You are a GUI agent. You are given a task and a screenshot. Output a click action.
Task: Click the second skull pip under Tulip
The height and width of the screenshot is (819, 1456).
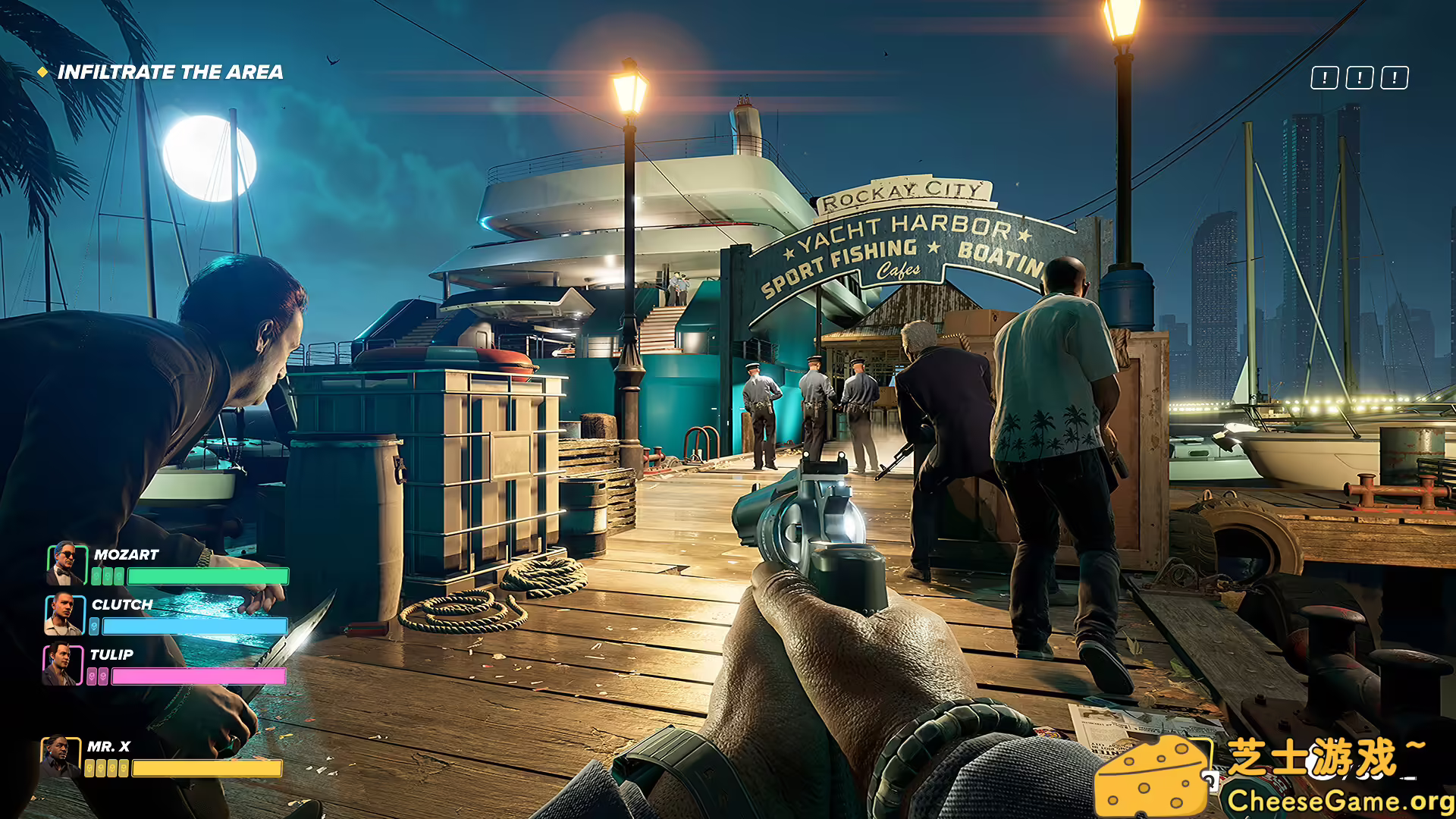pyautogui.click(x=103, y=676)
